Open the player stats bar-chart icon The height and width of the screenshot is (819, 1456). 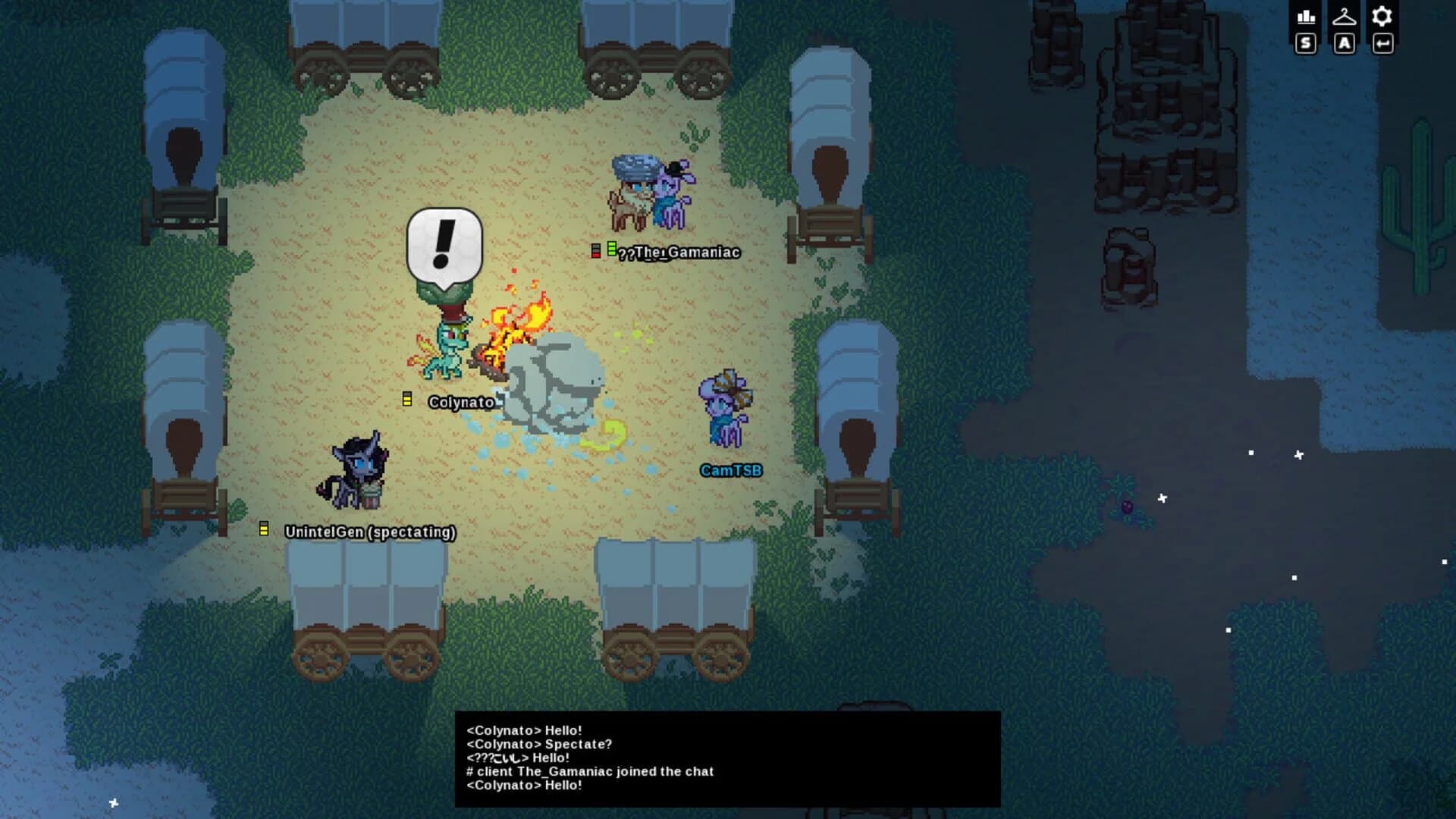1306,16
